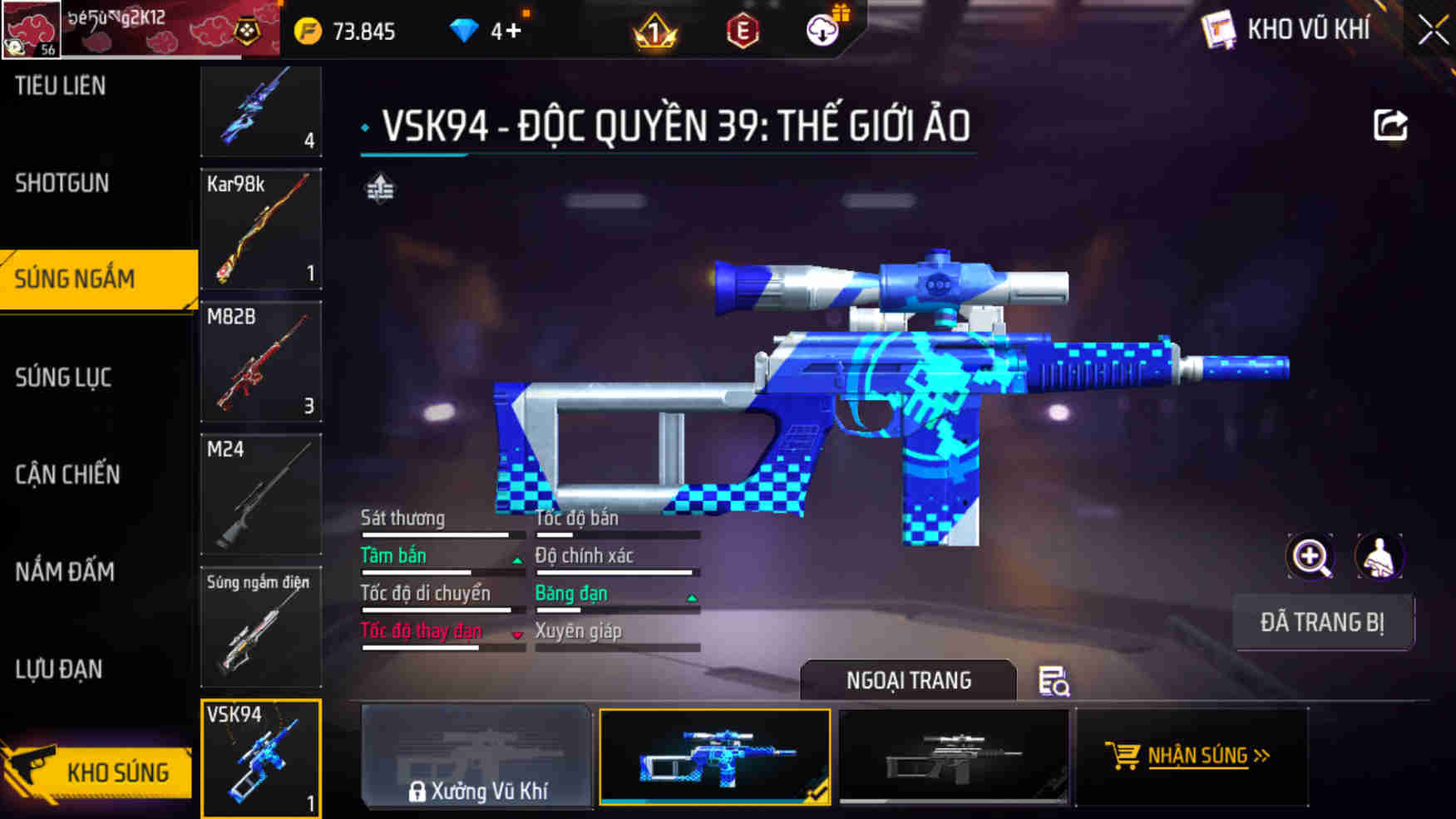Select the SHOTGUN weapon category
This screenshot has width=1456, height=819.
pyautogui.click(x=60, y=182)
